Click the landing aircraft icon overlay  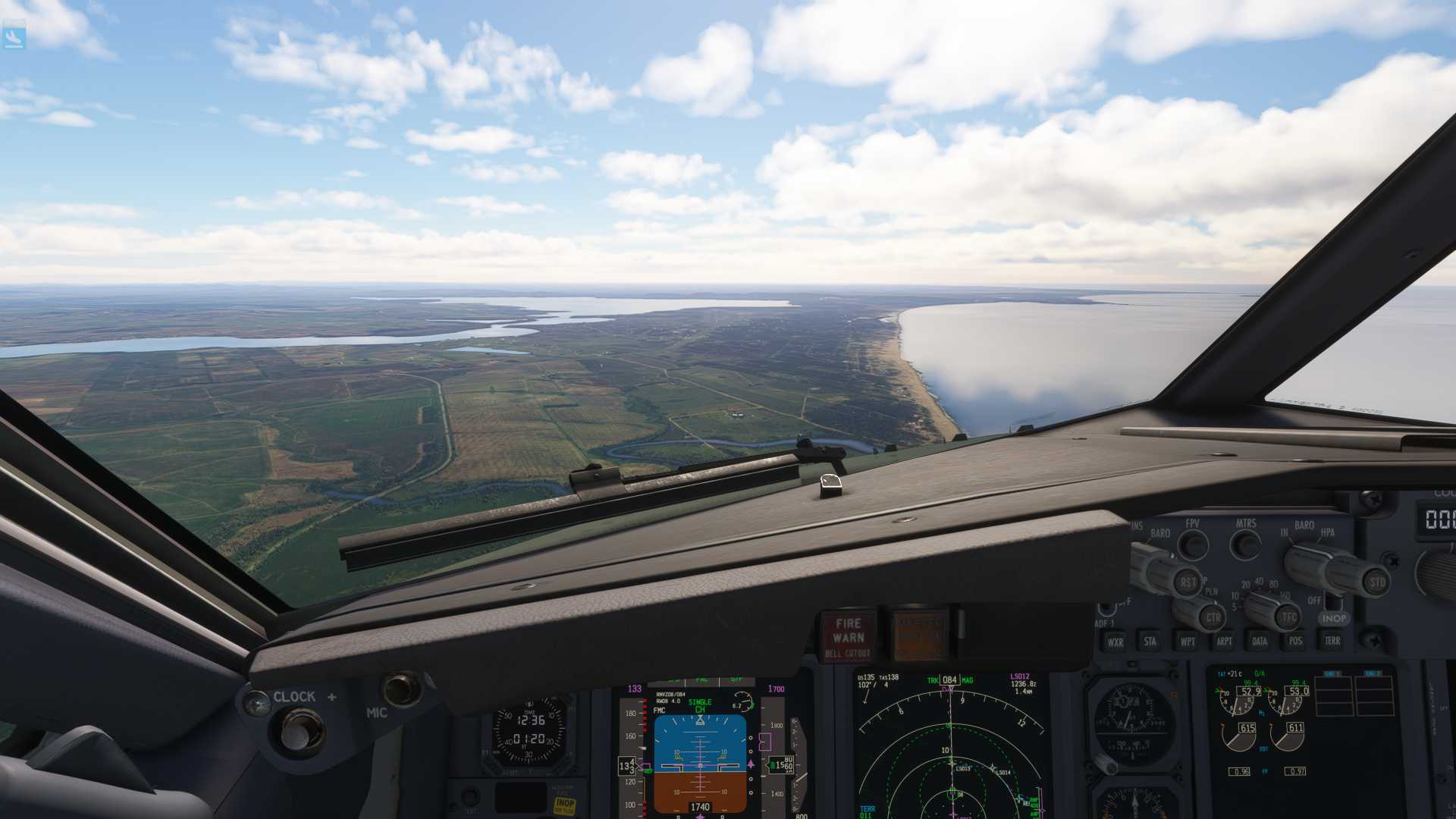[14, 36]
